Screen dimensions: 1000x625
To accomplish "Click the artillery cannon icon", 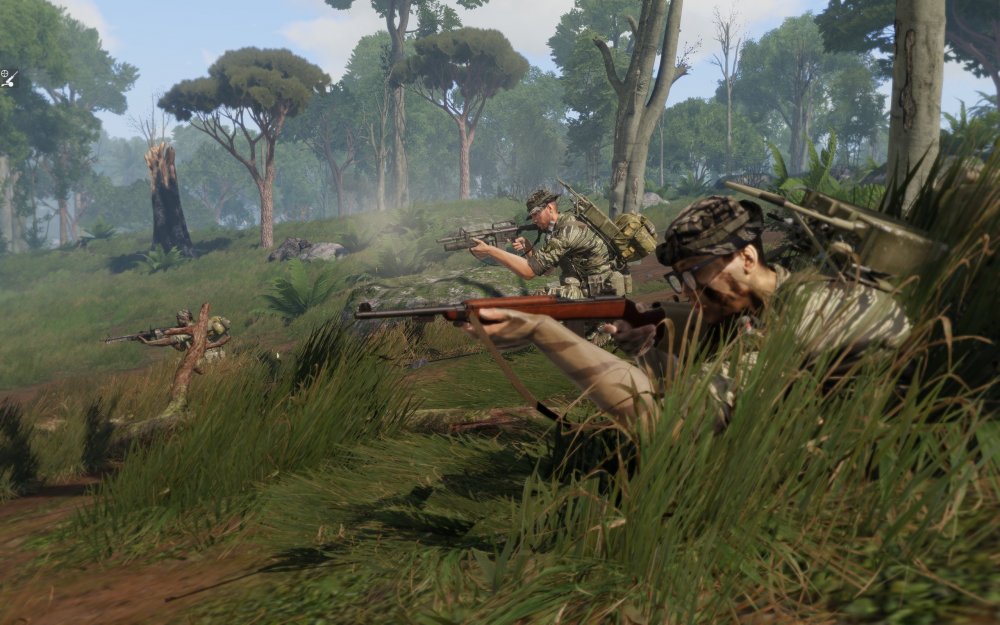I will point(8,77).
